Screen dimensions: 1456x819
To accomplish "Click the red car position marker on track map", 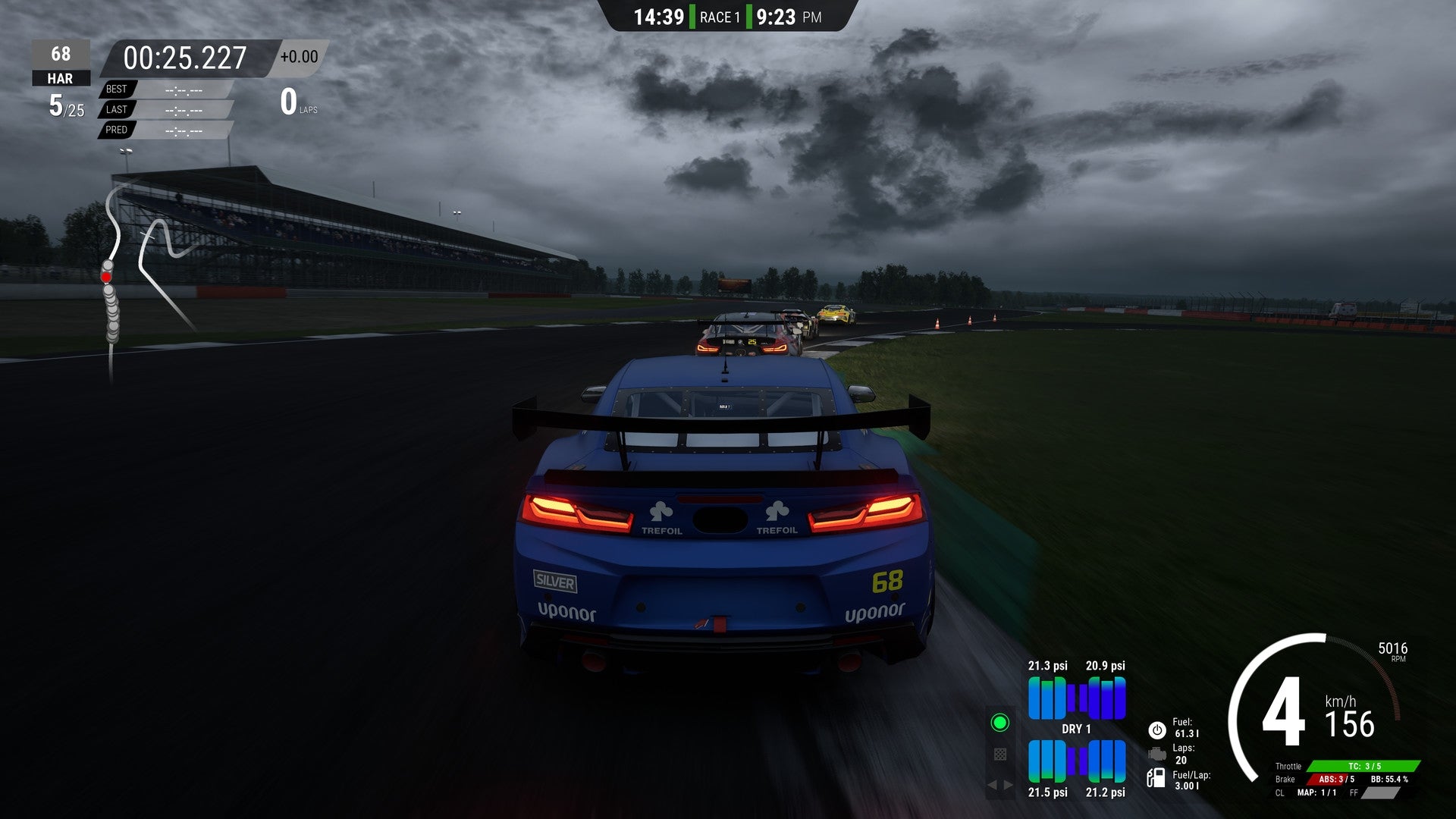I will click(107, 276).
